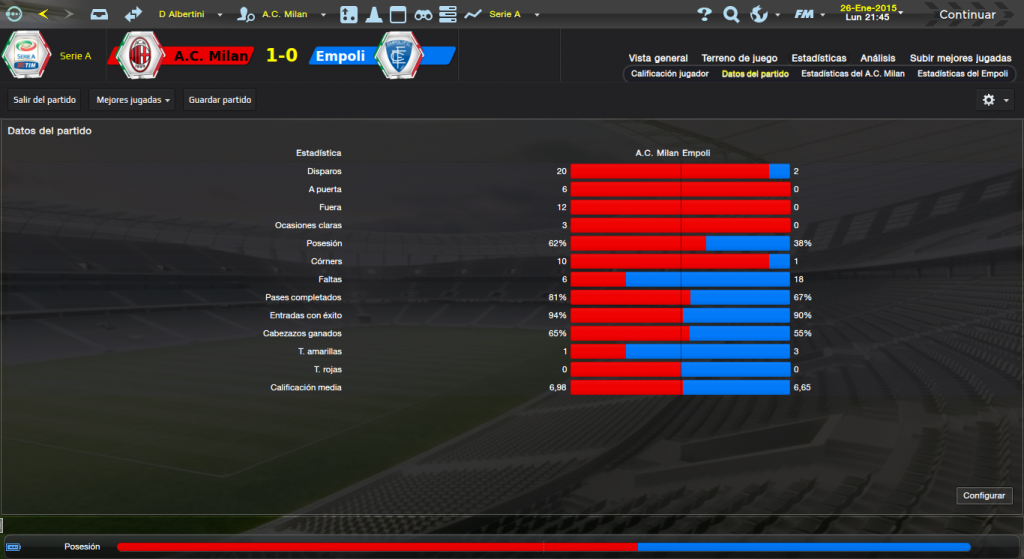Exit via Salir del partido
Image resolution: width=1024 pixels, height=559 pixels.
pyautogui.click(x=45, y=100)
